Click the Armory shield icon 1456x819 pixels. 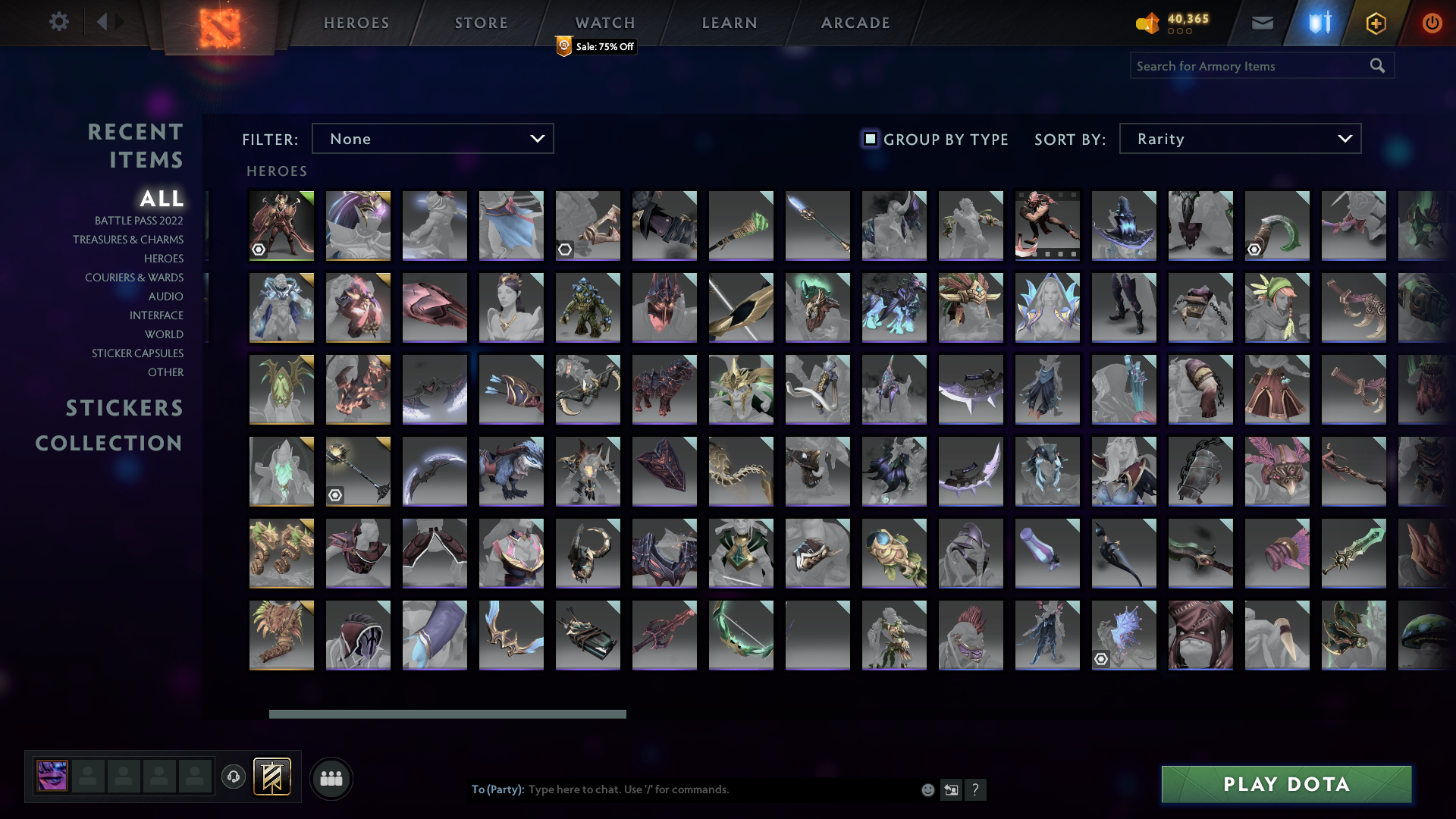1318,22
